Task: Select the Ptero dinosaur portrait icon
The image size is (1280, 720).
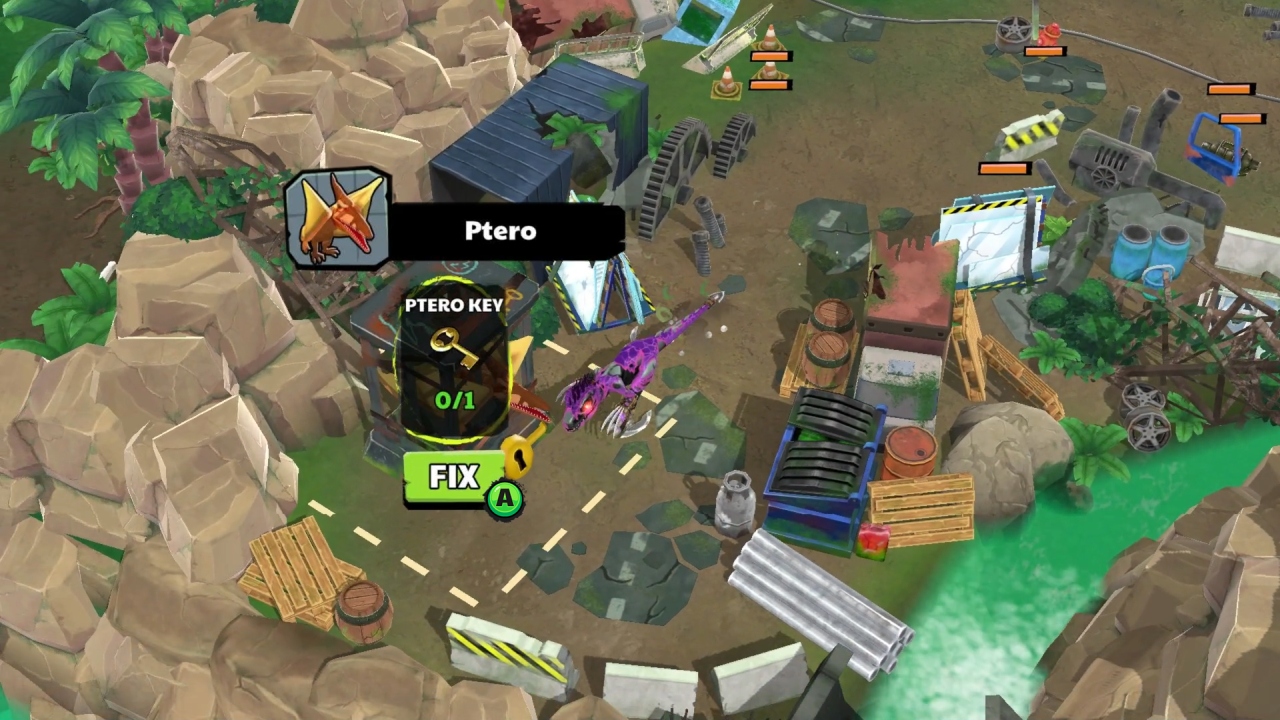Action: 338,218
